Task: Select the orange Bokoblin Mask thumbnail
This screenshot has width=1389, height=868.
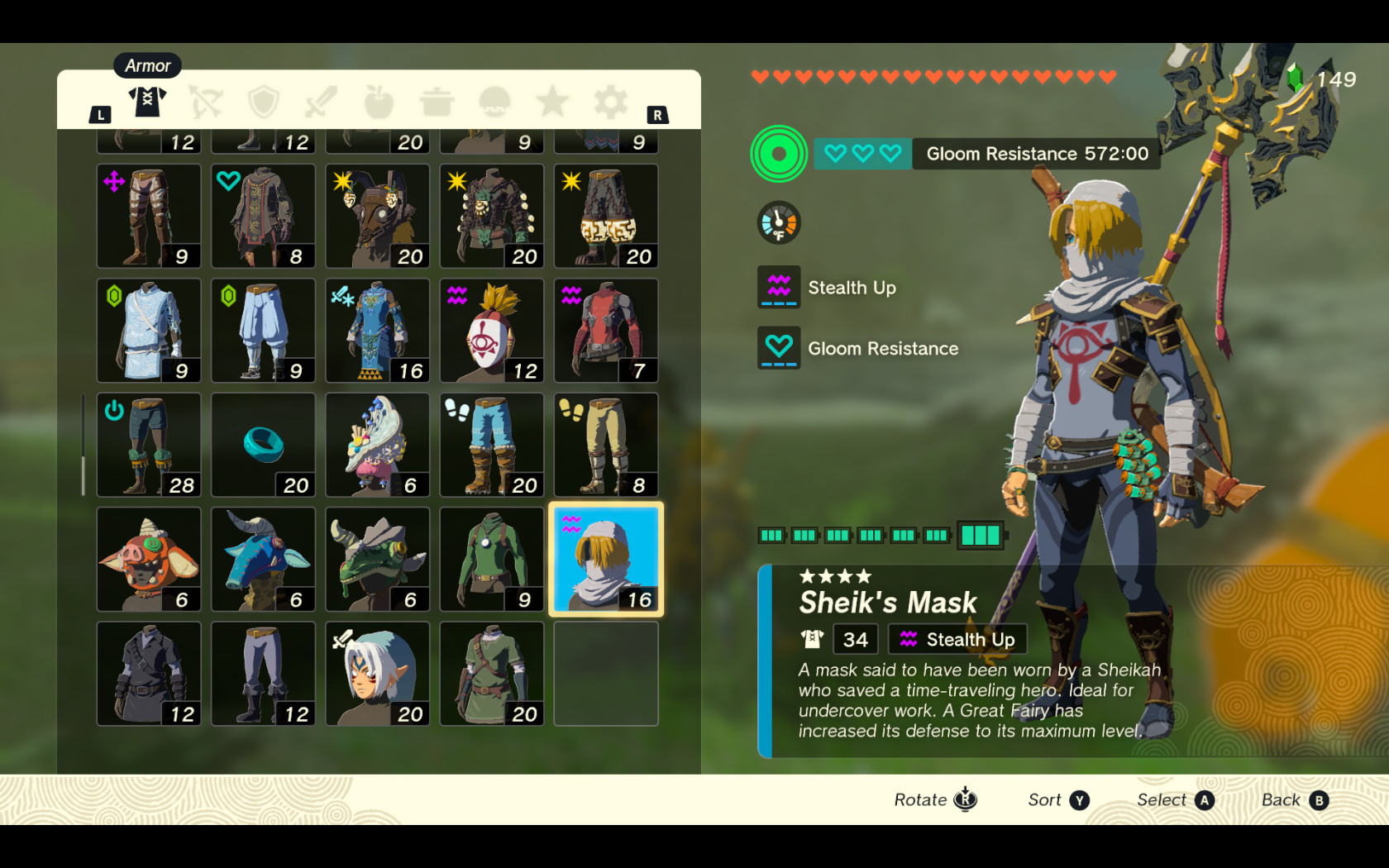Action: [149, 560]
